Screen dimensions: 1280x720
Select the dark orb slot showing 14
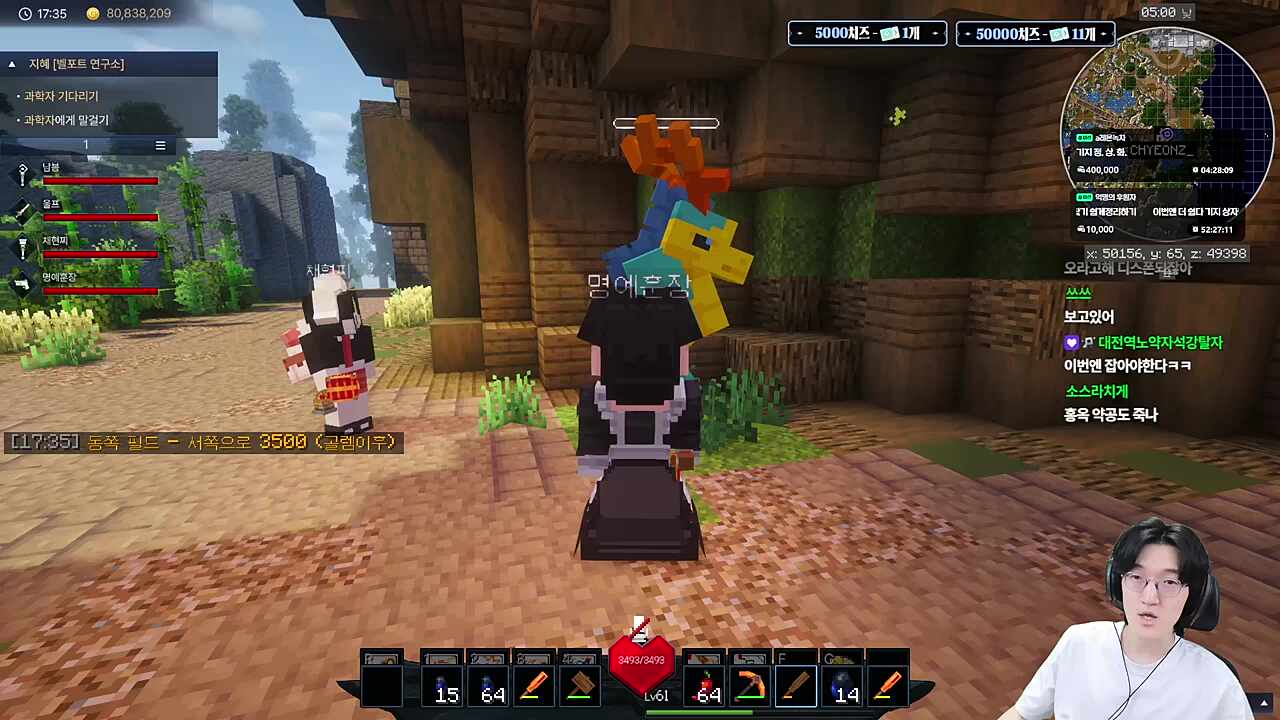click(842, 687)
